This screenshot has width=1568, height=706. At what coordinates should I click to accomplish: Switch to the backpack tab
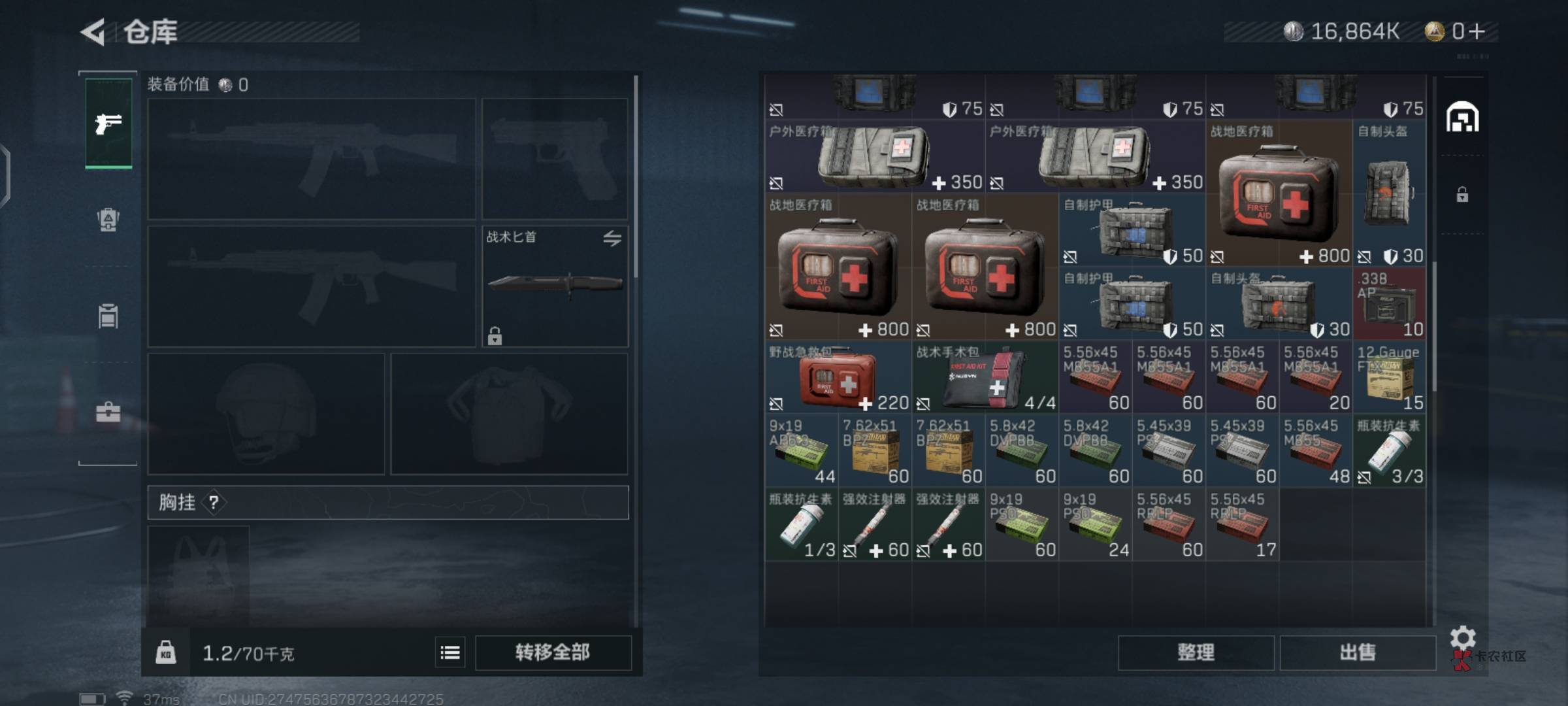click(108, 220)
